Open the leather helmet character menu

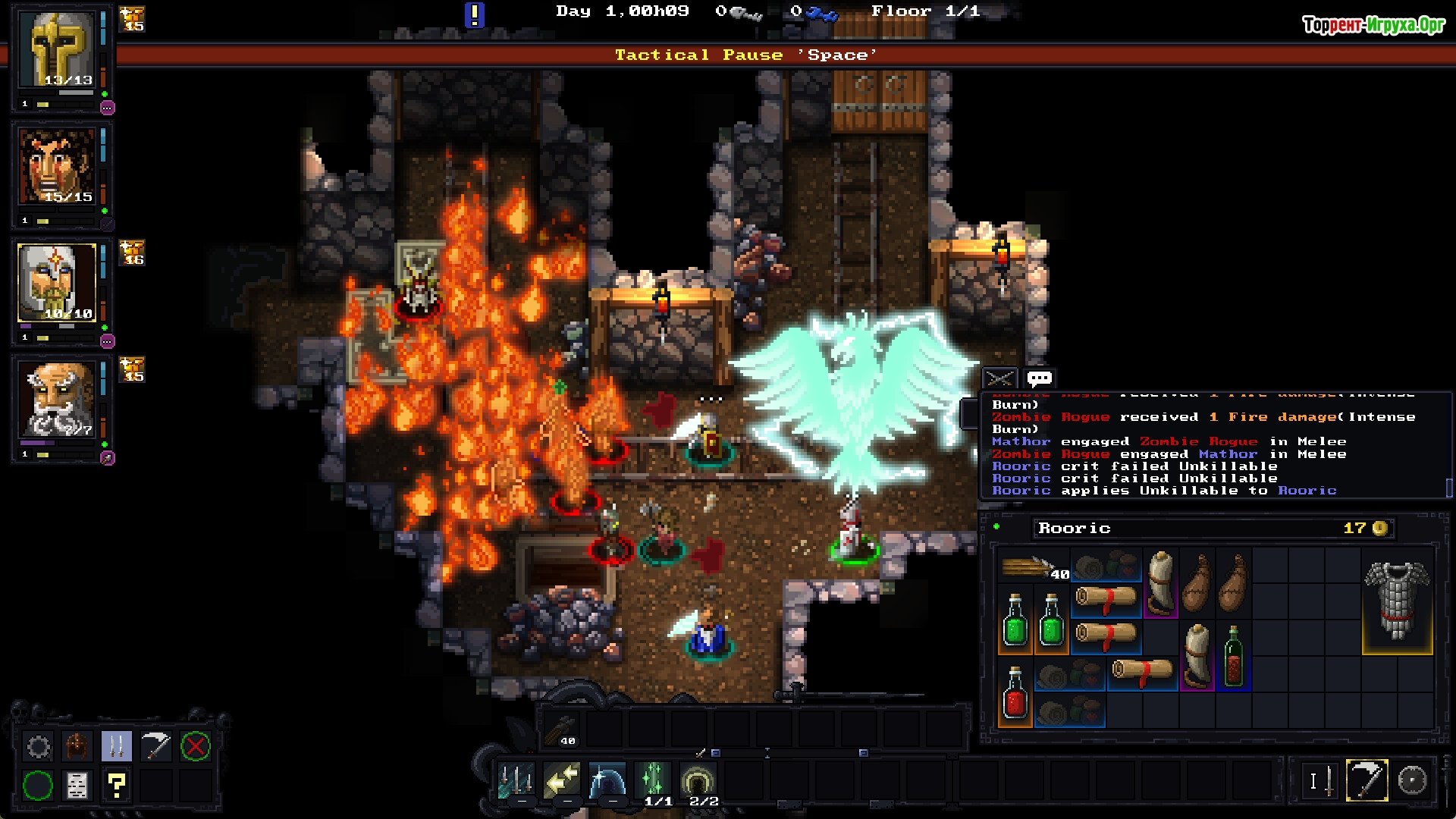click(77, 747)
